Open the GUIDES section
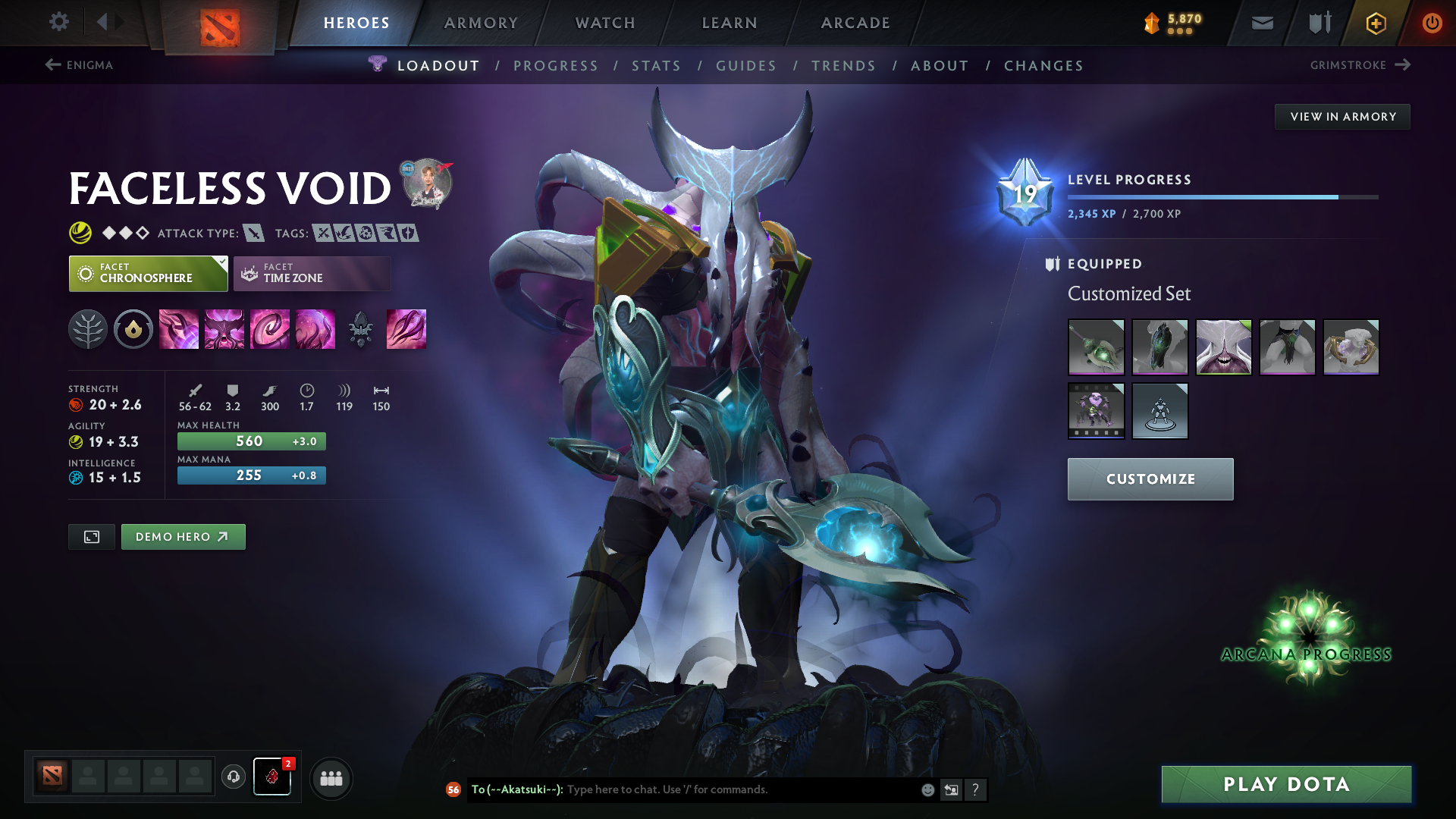This screenshot has height=819, width=1456. pyautogui.click(x=745, y=66)
